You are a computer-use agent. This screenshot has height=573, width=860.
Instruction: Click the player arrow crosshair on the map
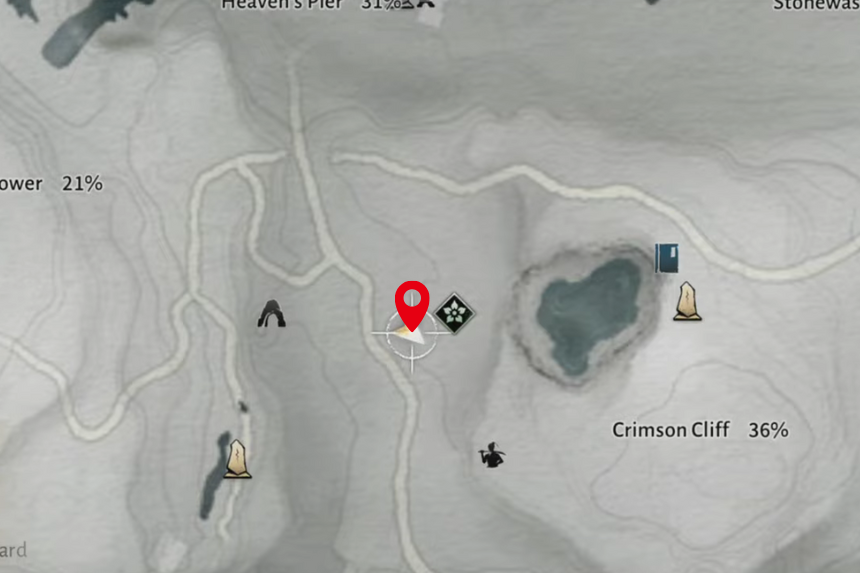411,335
